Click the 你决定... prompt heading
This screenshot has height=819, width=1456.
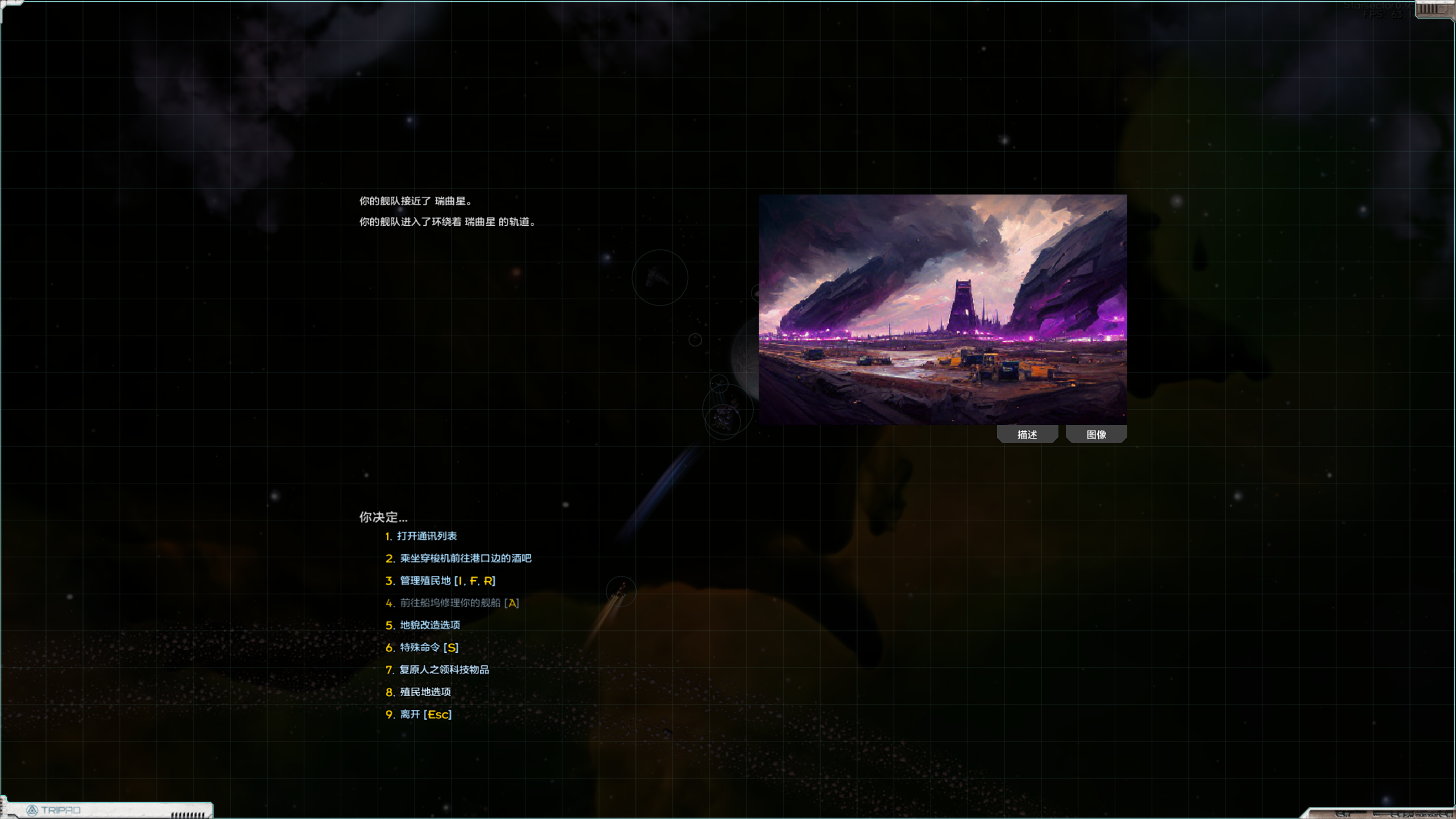(x=382, y=517)
